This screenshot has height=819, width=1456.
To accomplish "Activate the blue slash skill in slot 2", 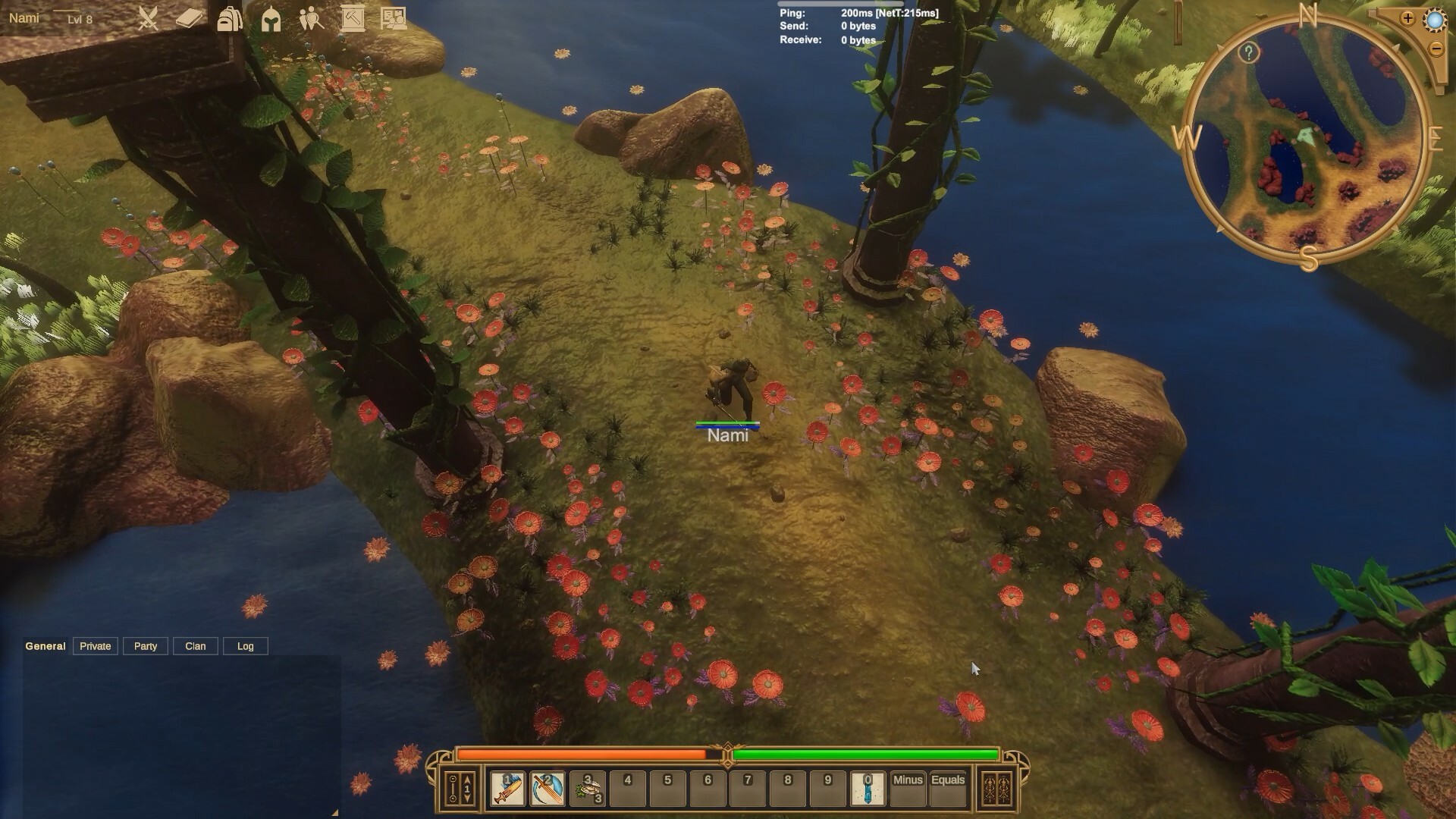I will click(x=548, y=789).
